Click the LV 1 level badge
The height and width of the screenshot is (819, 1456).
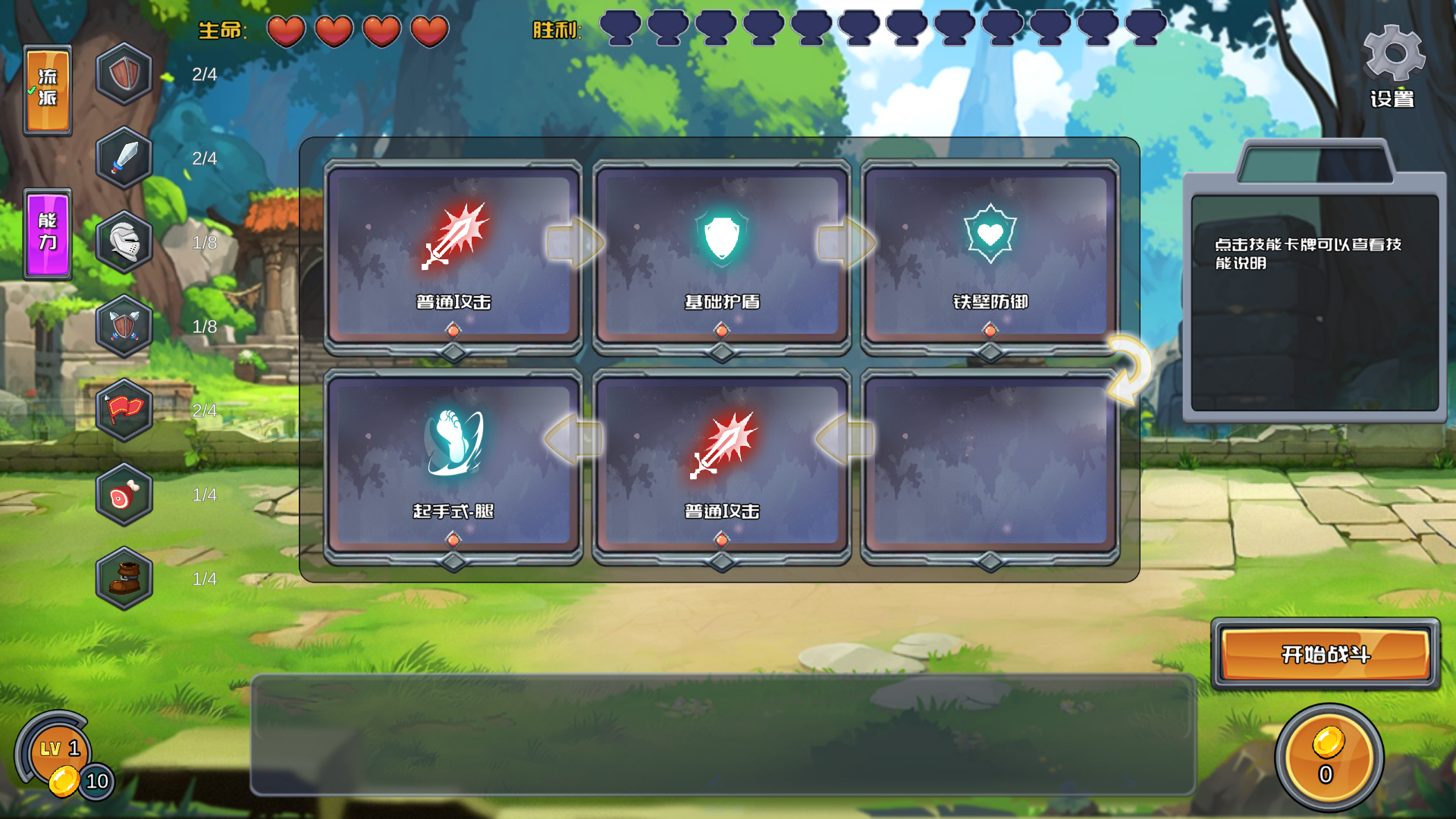pyautogui.click(x=58, y=751)
